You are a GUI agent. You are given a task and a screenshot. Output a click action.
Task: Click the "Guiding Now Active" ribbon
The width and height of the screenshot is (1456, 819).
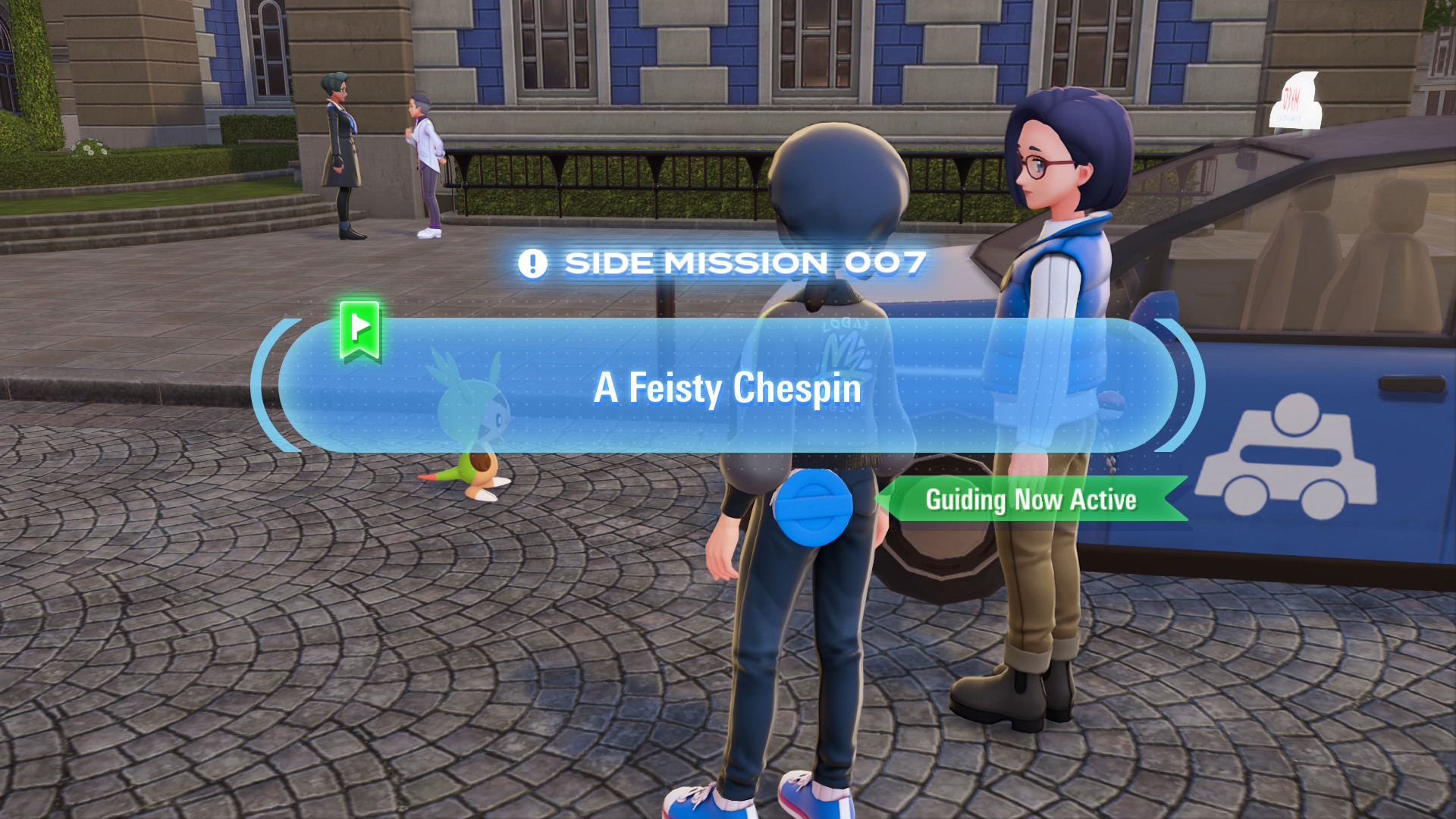click(x=1031, y=500)
